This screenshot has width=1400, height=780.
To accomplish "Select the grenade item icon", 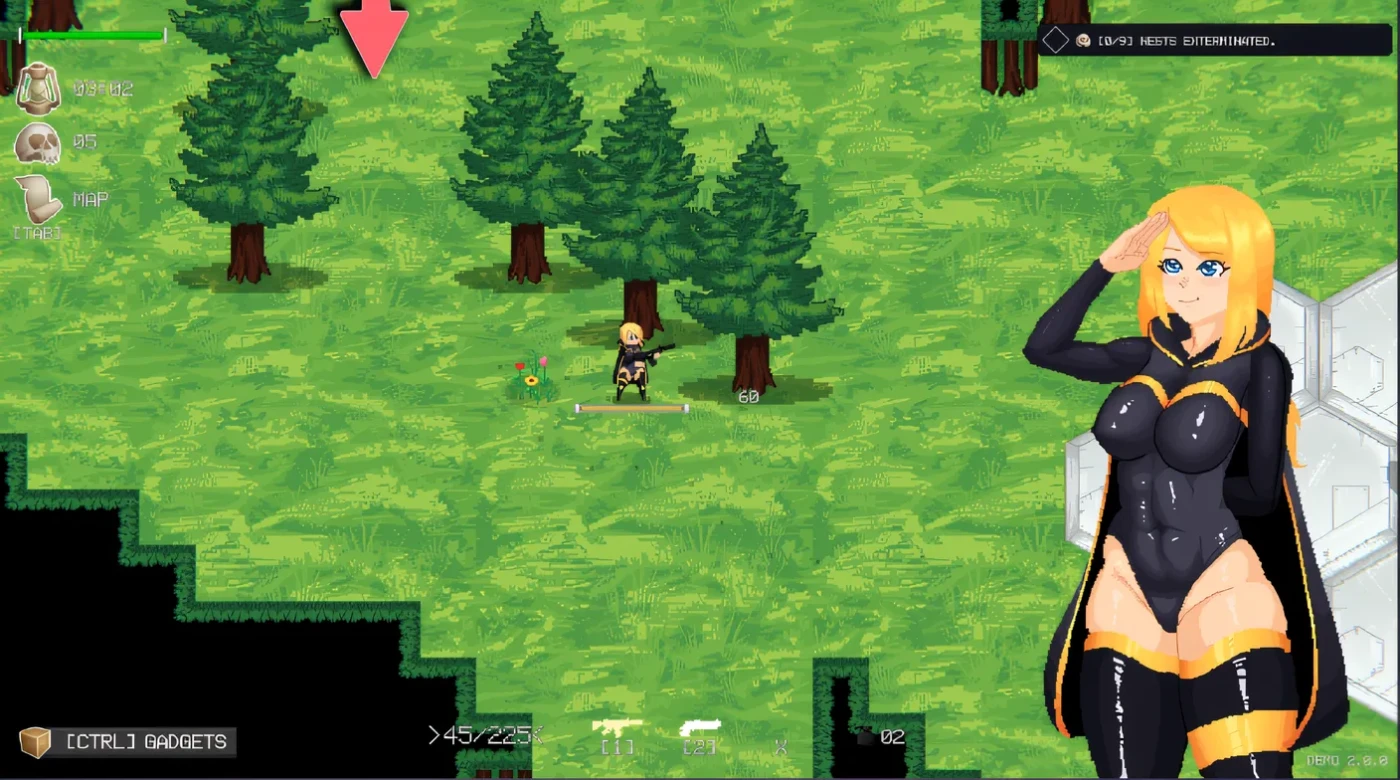I will pos(866,737).
